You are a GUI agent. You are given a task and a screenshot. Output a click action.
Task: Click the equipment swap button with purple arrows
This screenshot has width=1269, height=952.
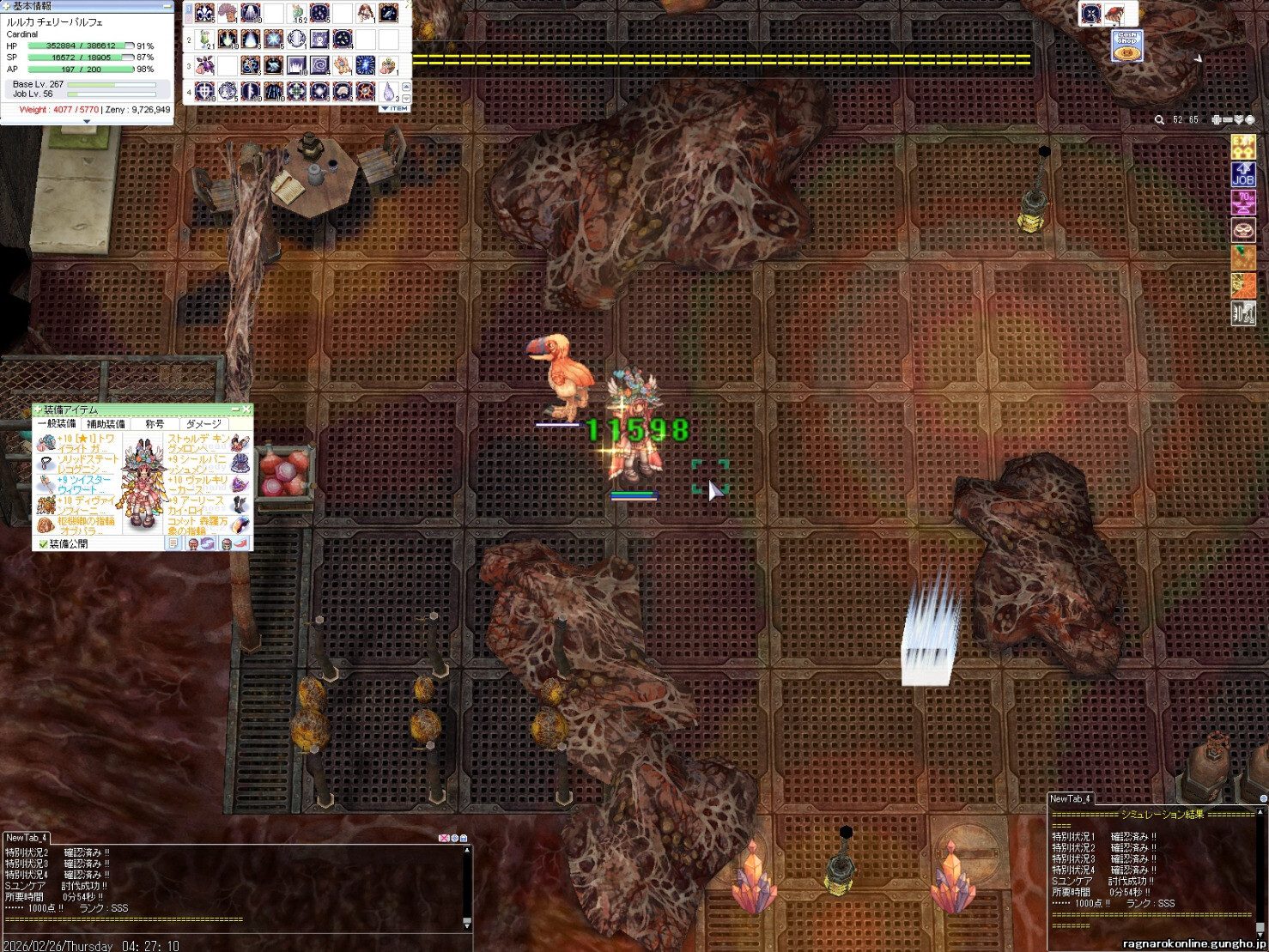click(208, 544)
